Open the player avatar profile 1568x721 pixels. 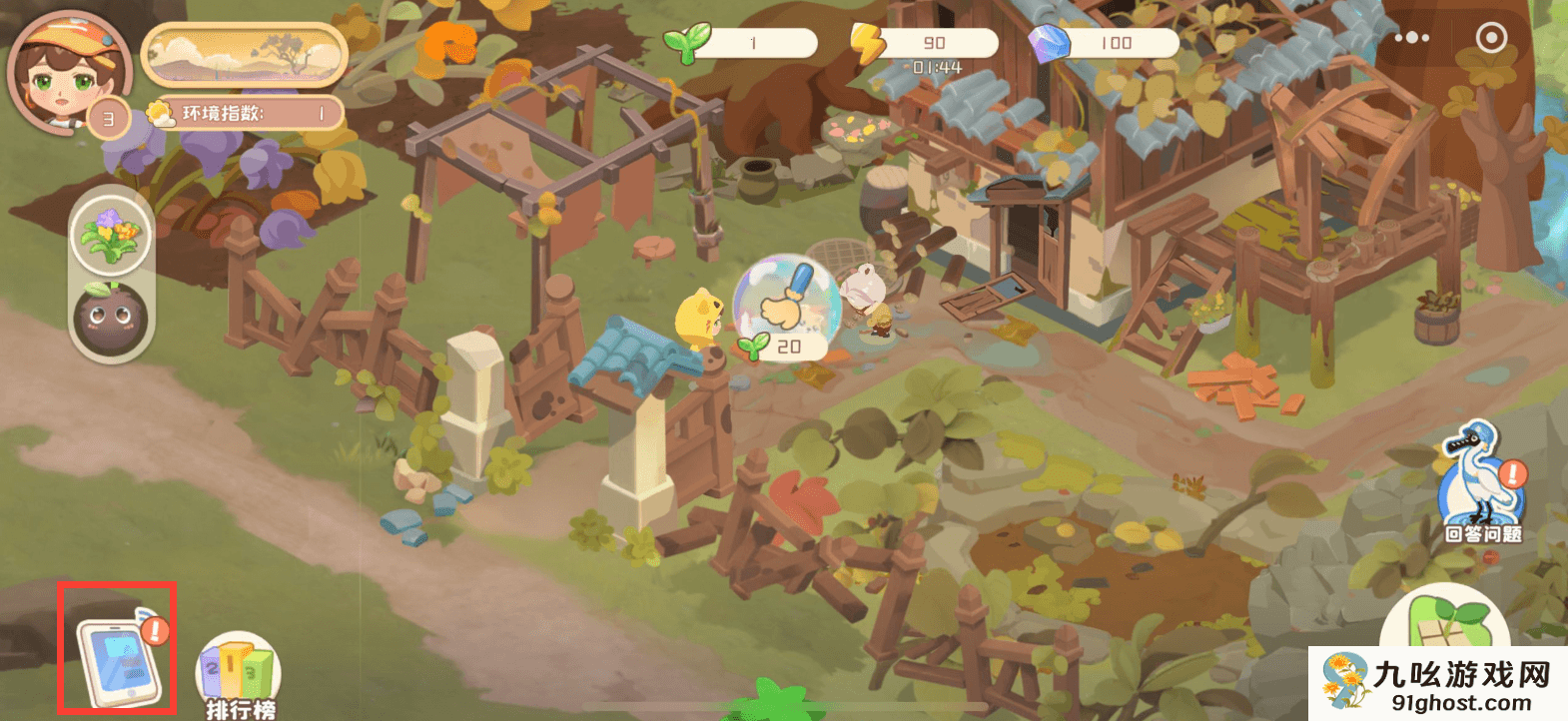(68, 72)
